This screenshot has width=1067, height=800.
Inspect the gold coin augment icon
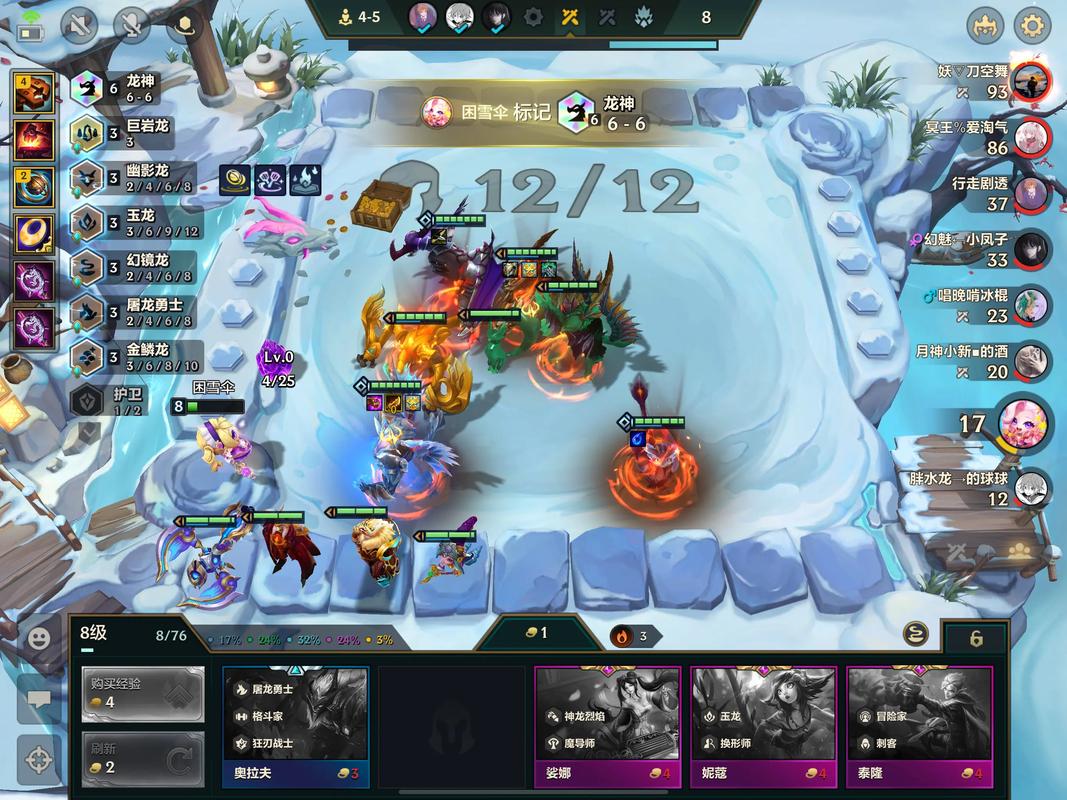(235, 180)
